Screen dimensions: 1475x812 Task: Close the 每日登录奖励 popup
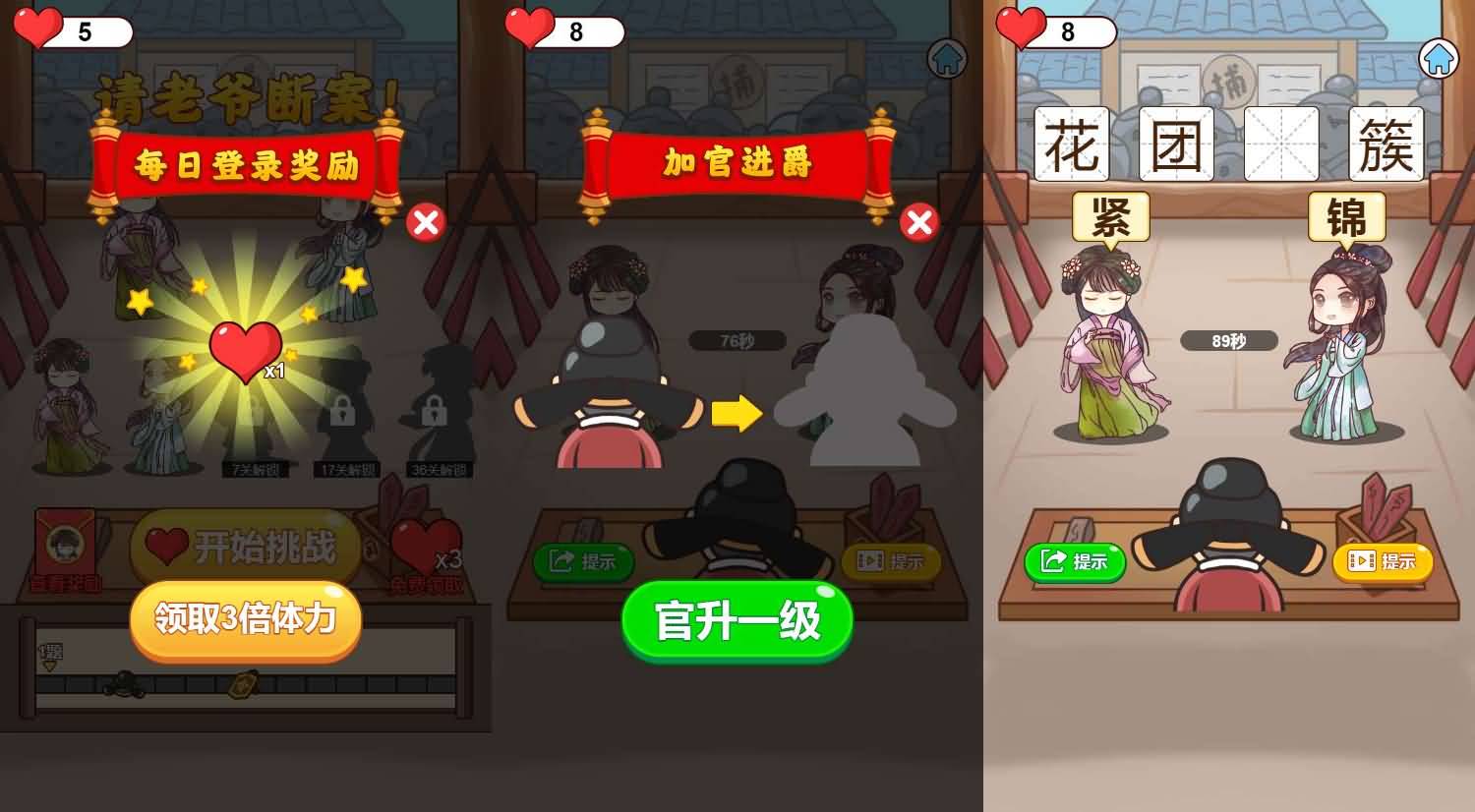425,223
